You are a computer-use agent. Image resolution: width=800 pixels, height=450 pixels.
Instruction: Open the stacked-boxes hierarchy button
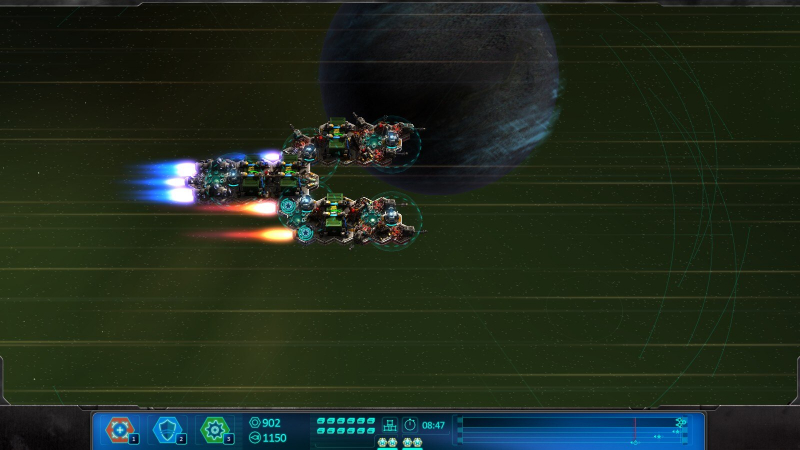[390, 424]
